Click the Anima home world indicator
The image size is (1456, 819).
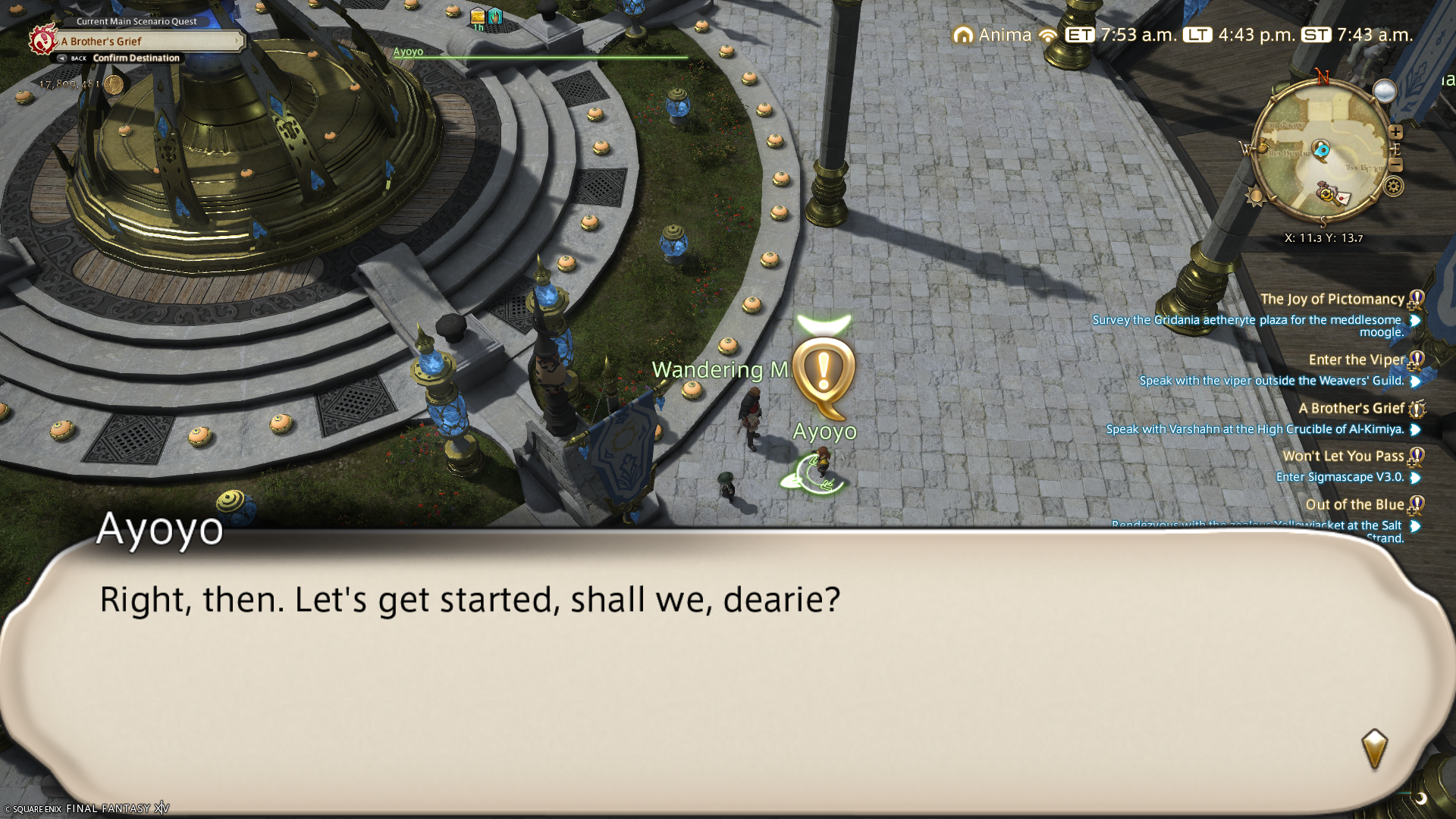coord(993,35)
